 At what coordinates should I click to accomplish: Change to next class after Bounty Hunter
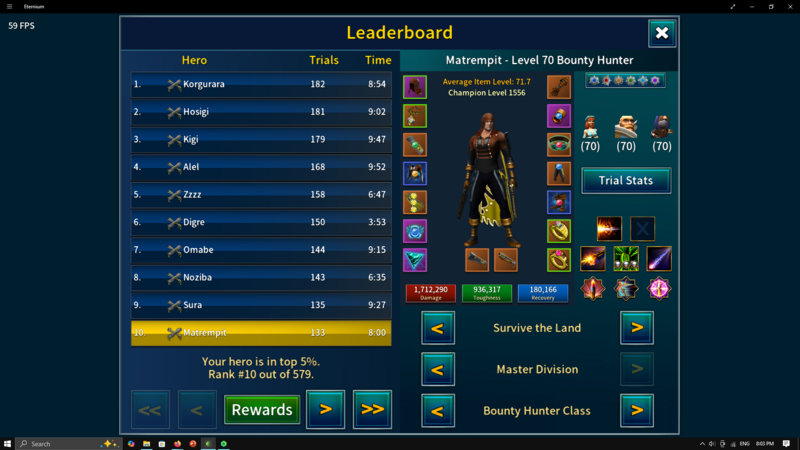click(637, 410)
